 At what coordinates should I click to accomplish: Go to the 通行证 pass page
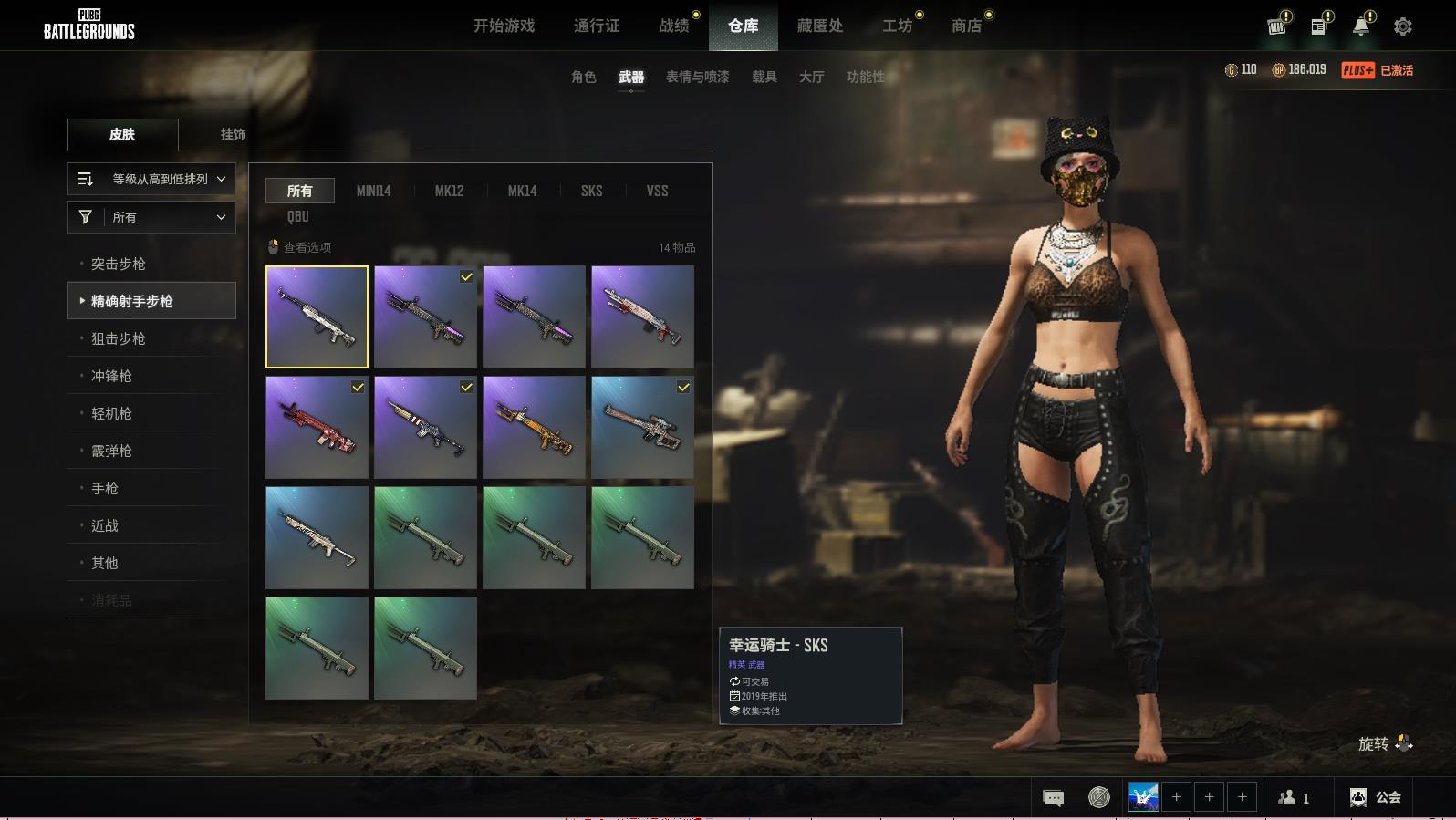pyautogui.click(x=597, y=26)
